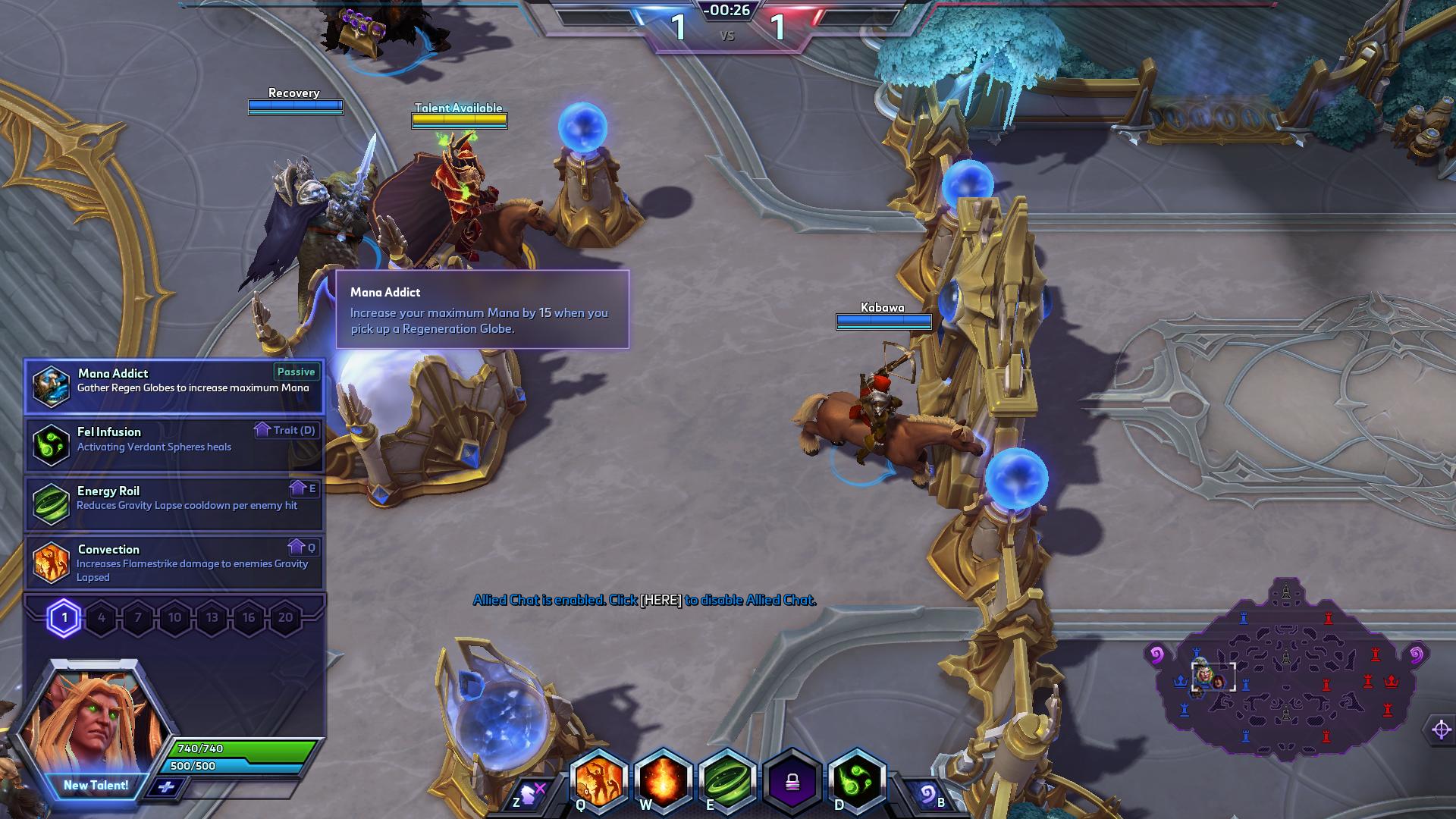The image size is (1456, 819).
Task: Cast the Living Bomb W ability
Action: (x=663, y=781)
